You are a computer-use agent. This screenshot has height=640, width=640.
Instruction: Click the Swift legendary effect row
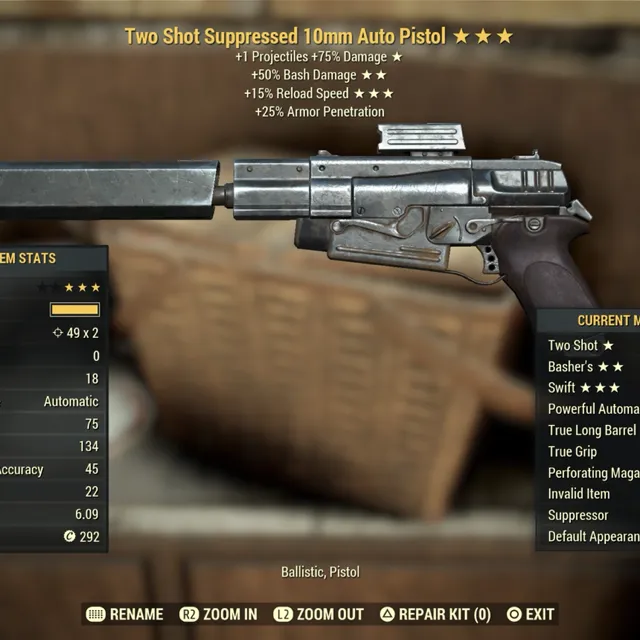584,388
